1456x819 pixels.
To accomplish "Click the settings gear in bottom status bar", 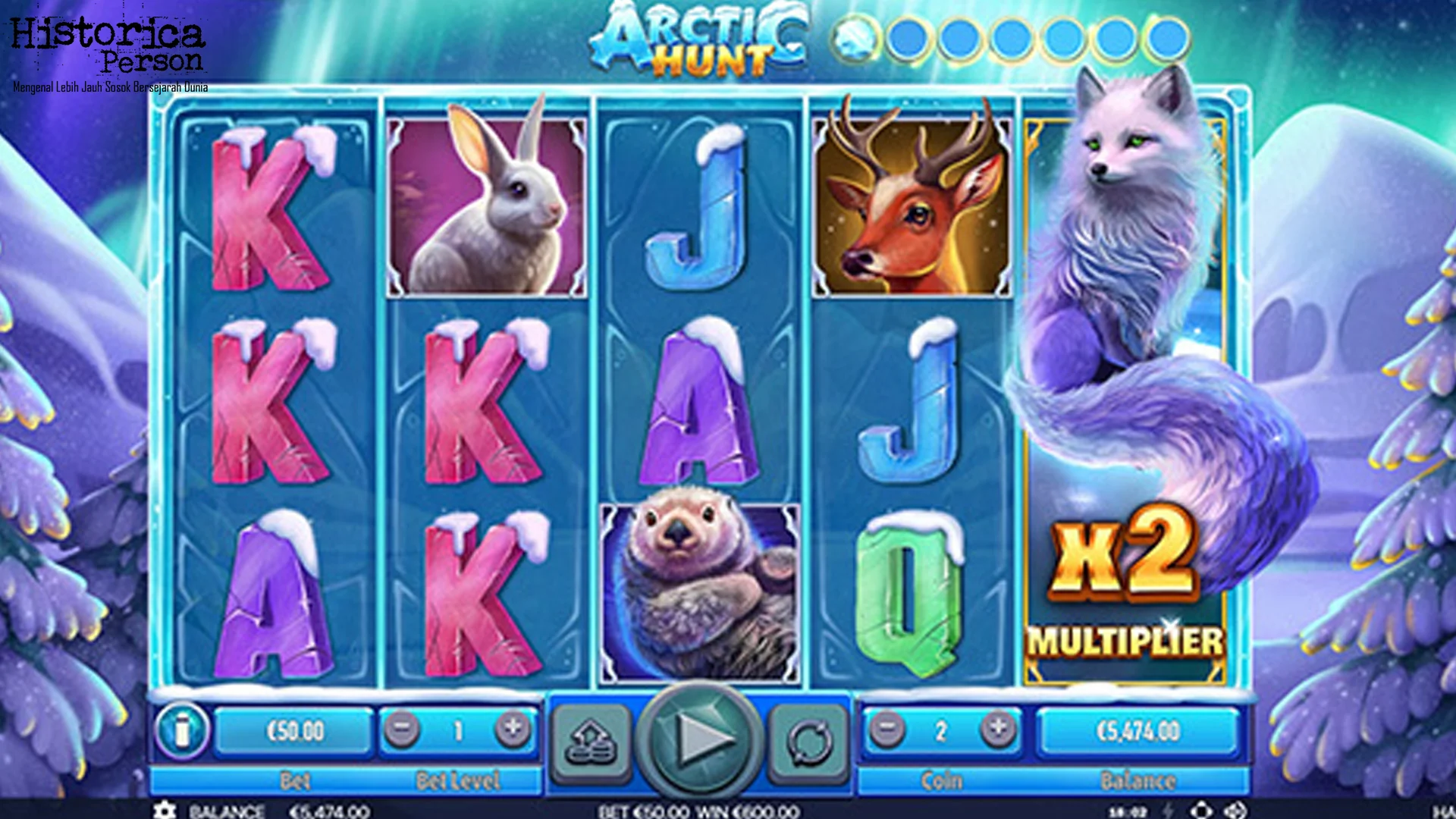I will tap(165, 810).
